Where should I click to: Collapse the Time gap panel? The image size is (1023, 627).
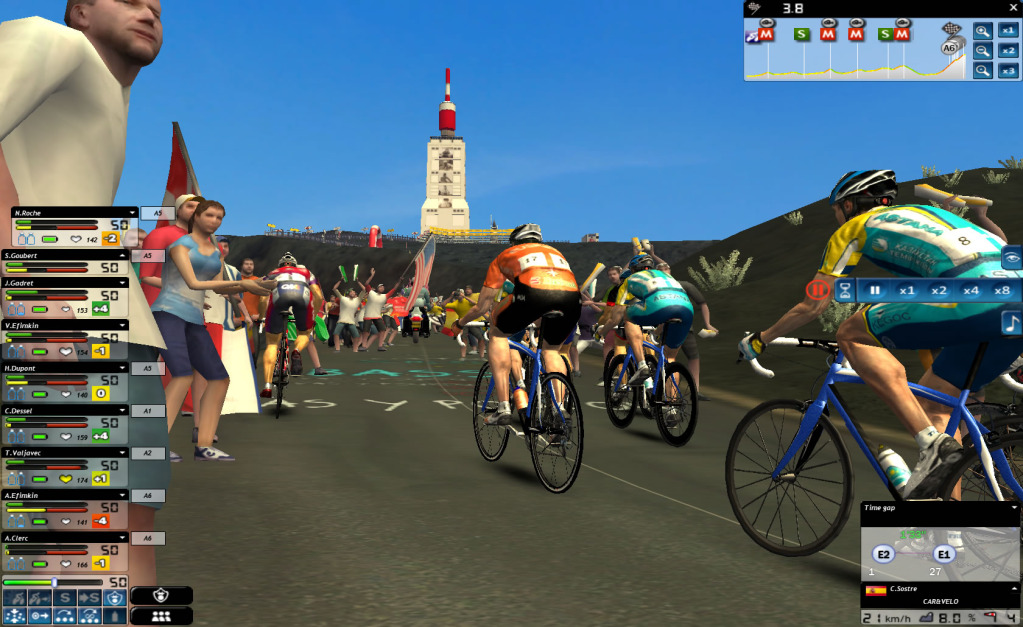coord(1016,508)
